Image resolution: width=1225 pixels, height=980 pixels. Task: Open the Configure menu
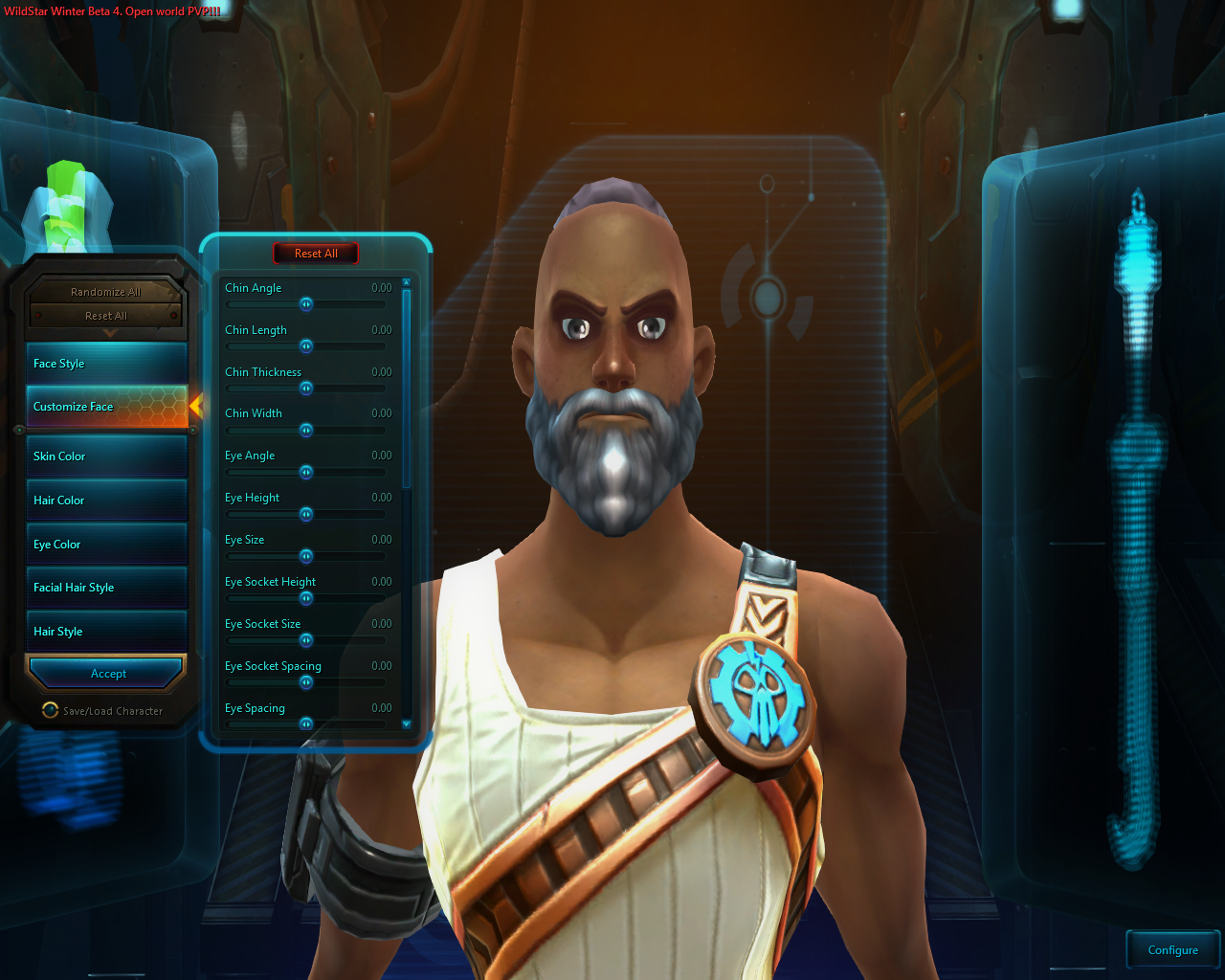tap(1172, 948)
